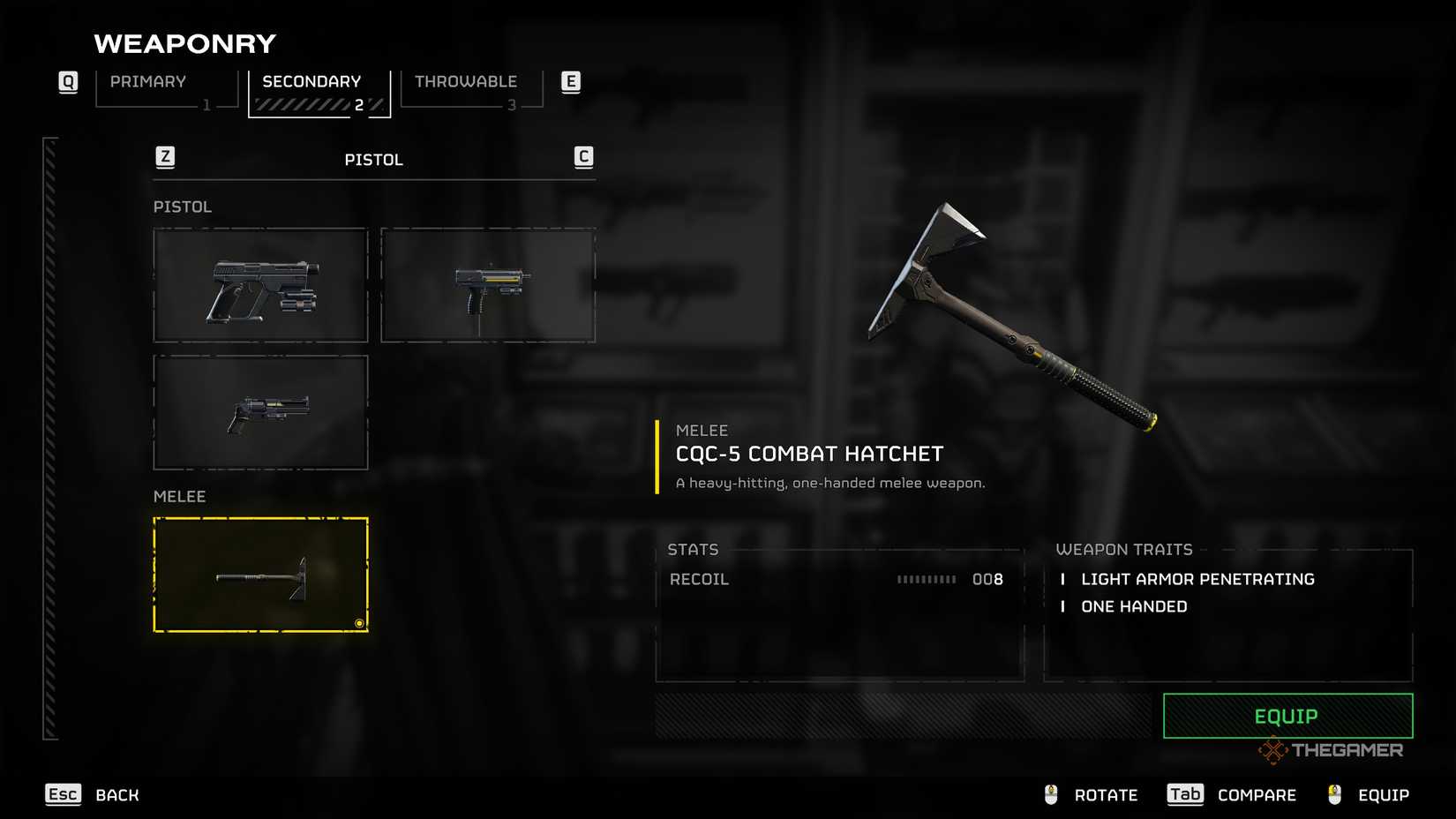Image resolution: width=1456 pixels, height=819 pixels.
Task: Click the Tab key icon beside Compare
Action: point(1185,794)
